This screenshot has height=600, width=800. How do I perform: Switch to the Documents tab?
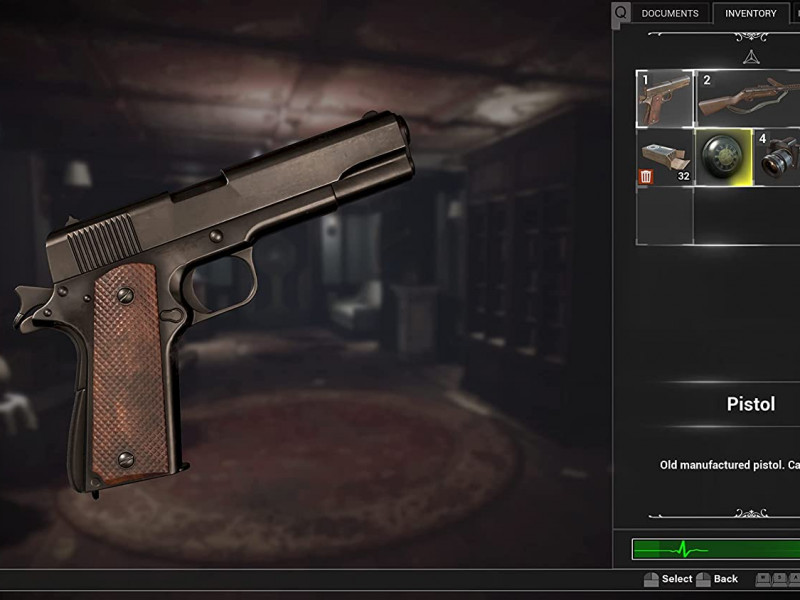[670, 14]
